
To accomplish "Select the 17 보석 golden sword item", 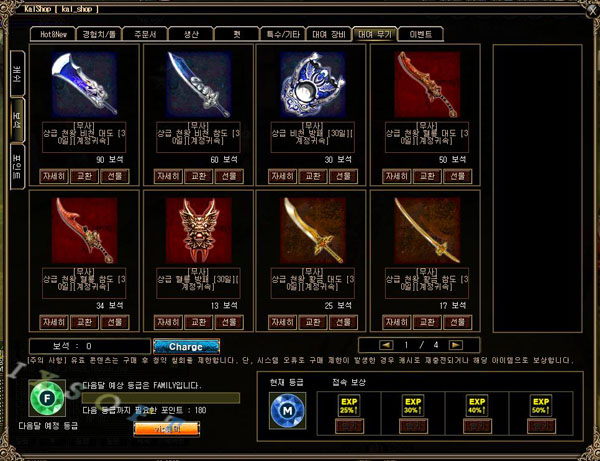I will coord(426,229).
